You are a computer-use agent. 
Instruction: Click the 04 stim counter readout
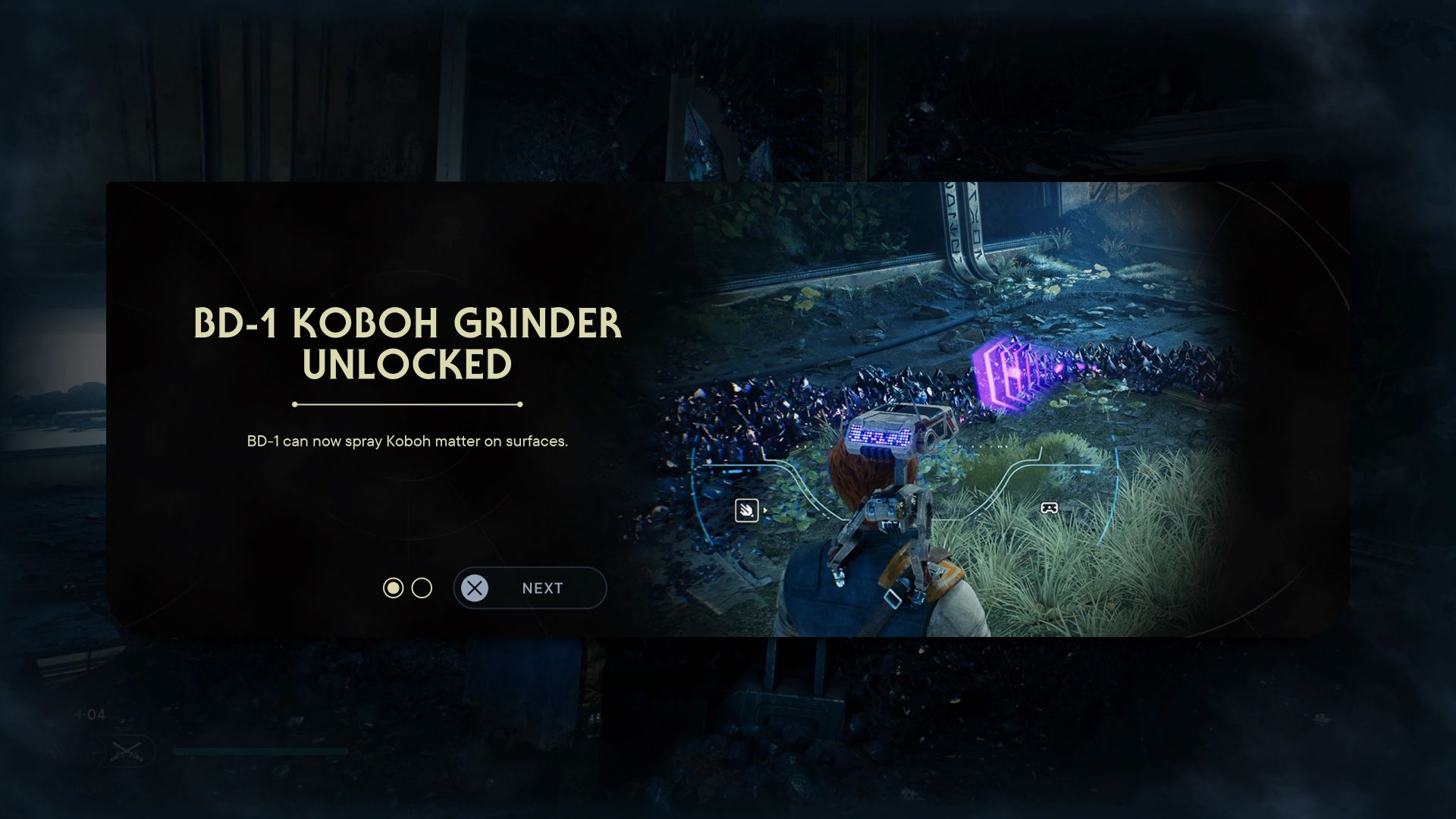(x=95, y=714)
